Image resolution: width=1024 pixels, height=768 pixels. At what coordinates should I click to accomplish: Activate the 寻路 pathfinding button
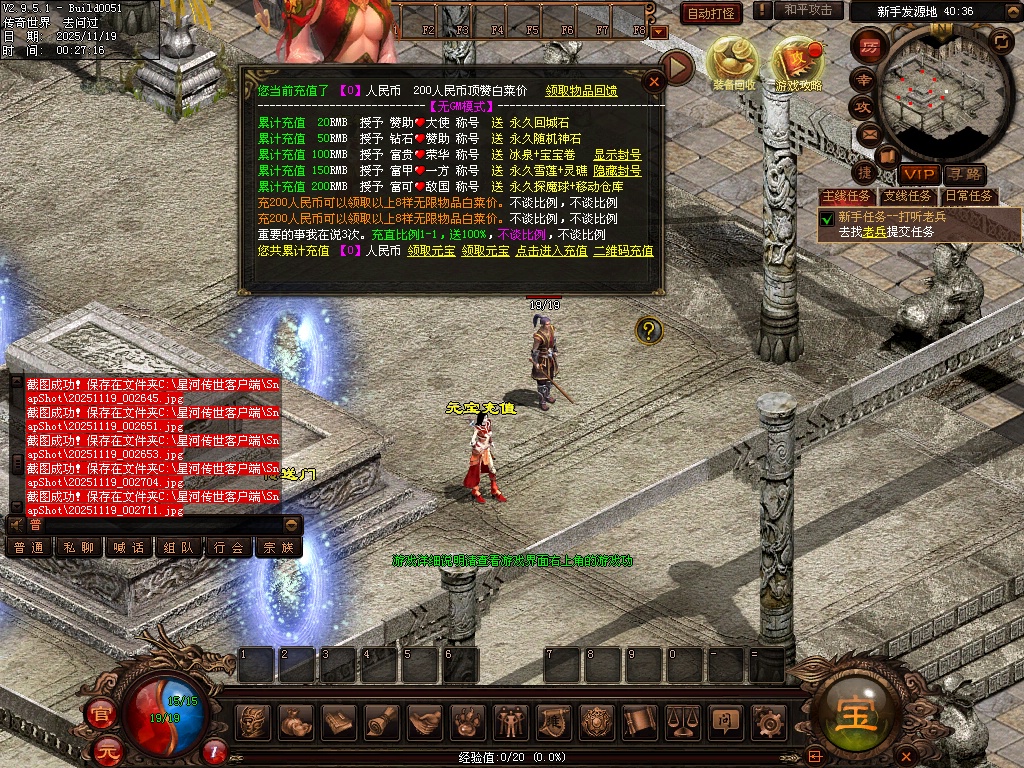pyautogui.click(x=963, y=174)
